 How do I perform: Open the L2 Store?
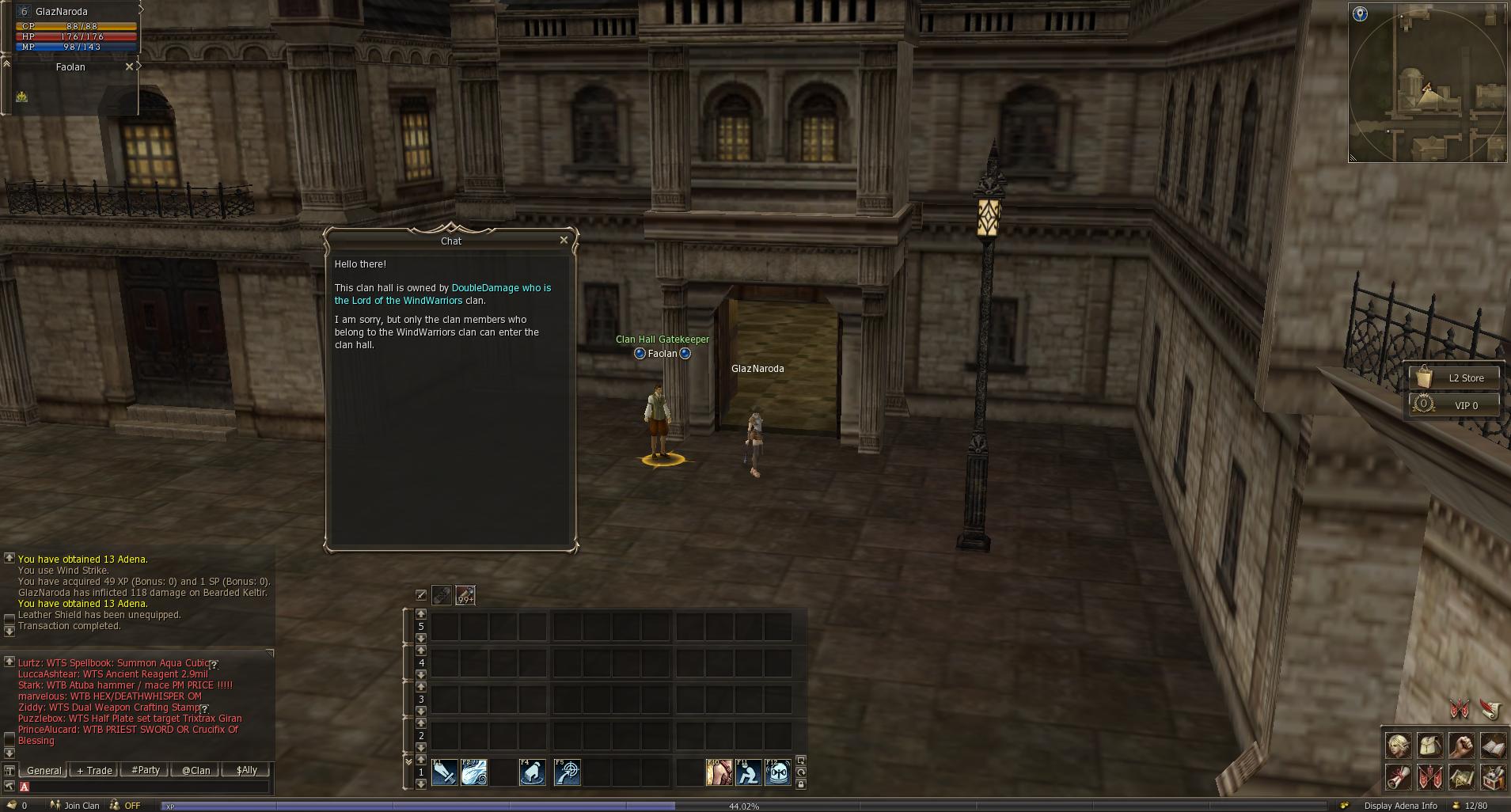[x=1455, y=378]
